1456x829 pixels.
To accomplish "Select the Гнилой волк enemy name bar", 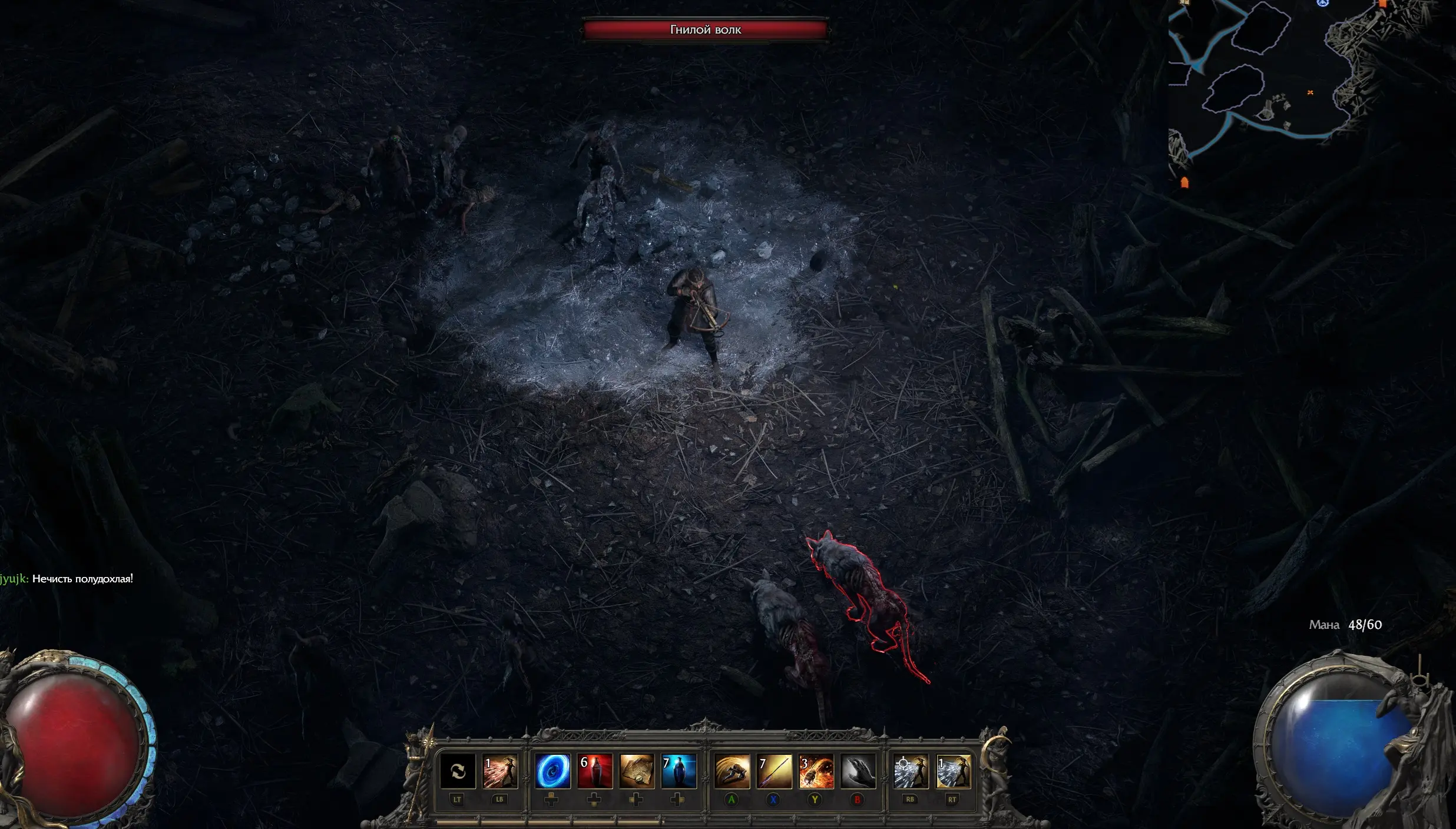I will coord(705,29).
